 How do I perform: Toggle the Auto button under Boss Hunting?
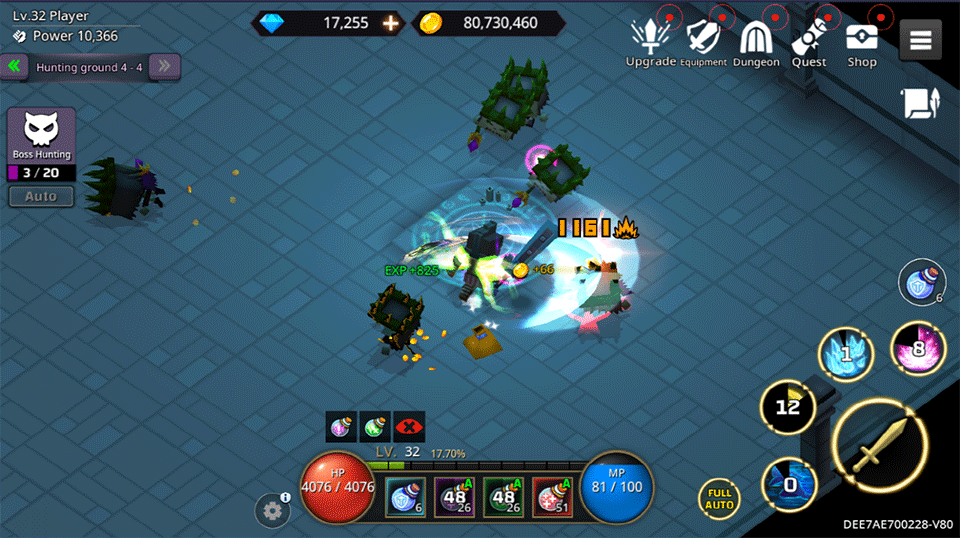pyautogui.click(x=41, y=196)
